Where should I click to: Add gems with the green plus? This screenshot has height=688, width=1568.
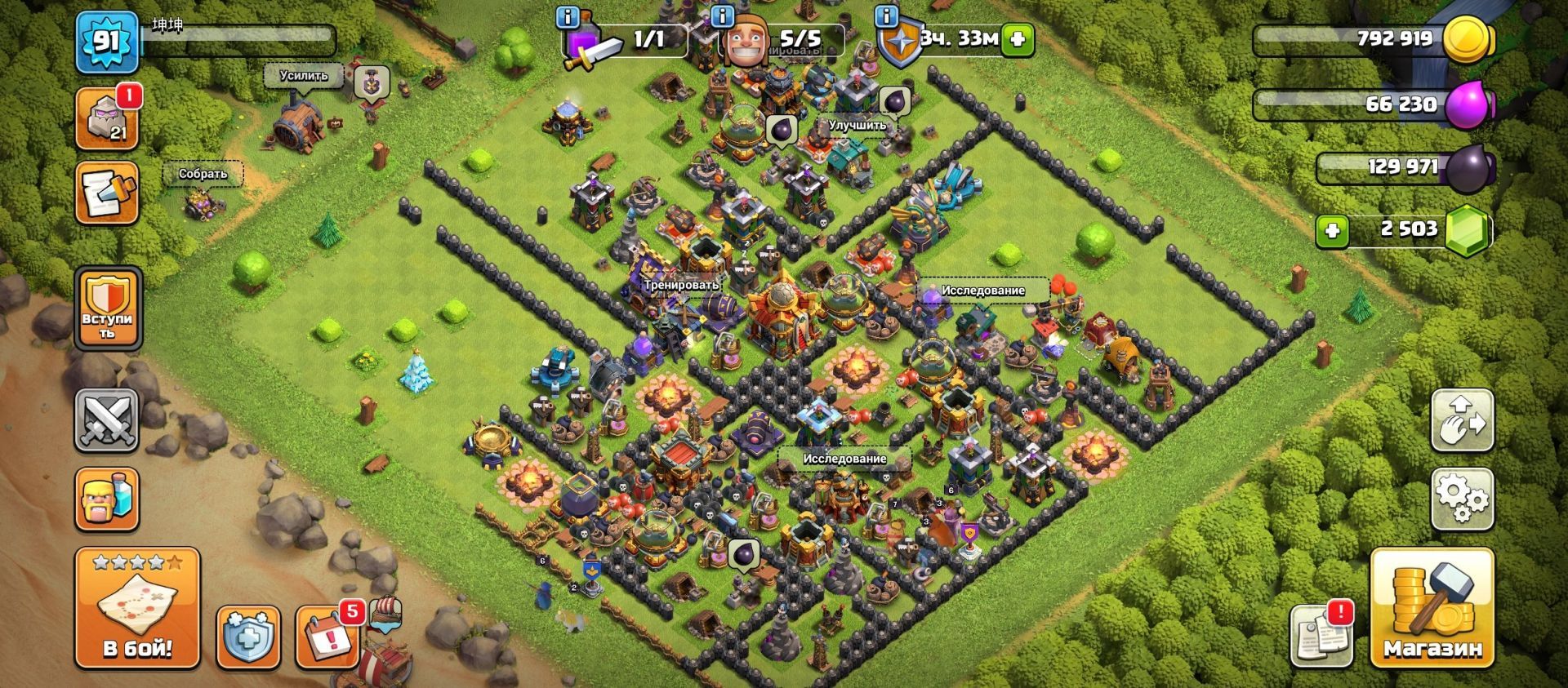(1332, 231)
